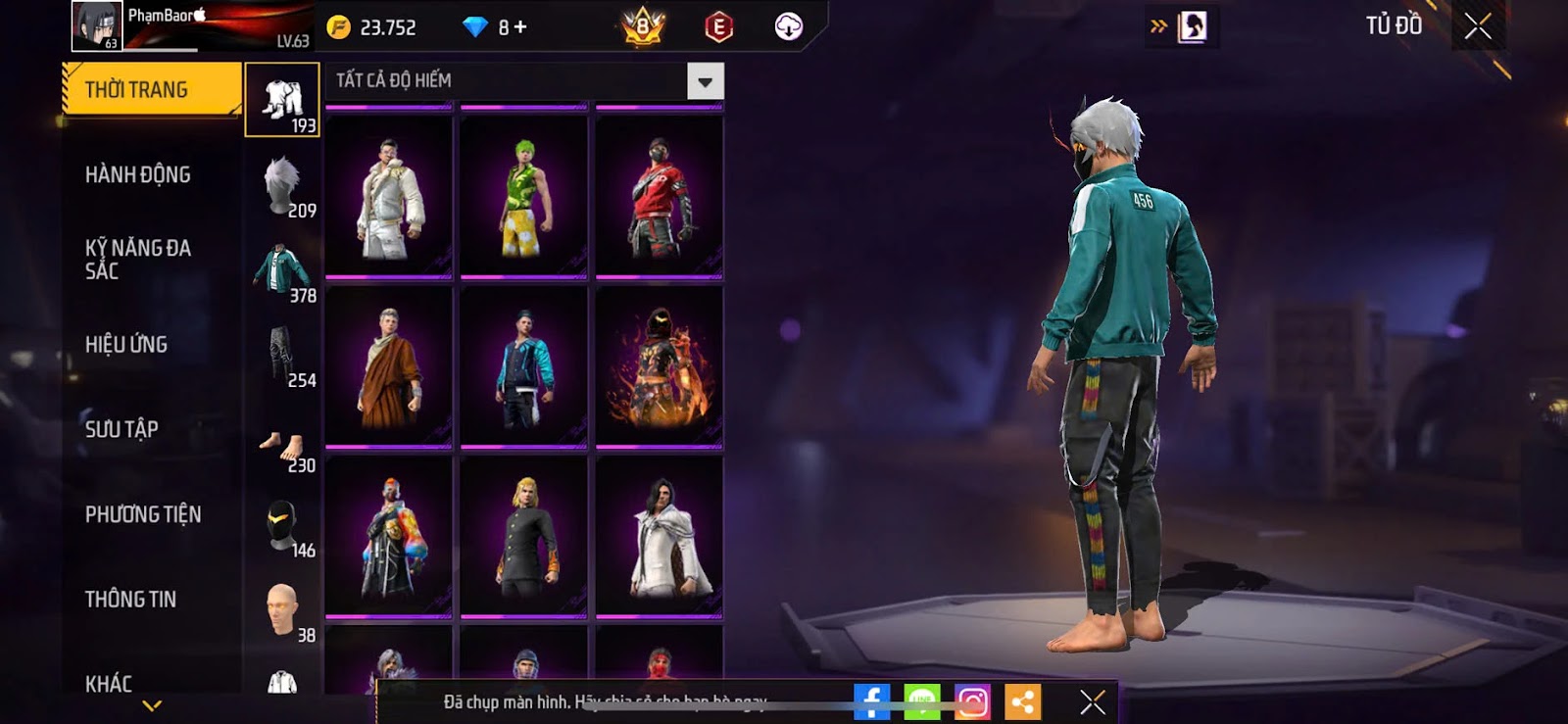Go to the Hiệu Ứng section
Screen dimensions: 1568x724
[126, 345]
